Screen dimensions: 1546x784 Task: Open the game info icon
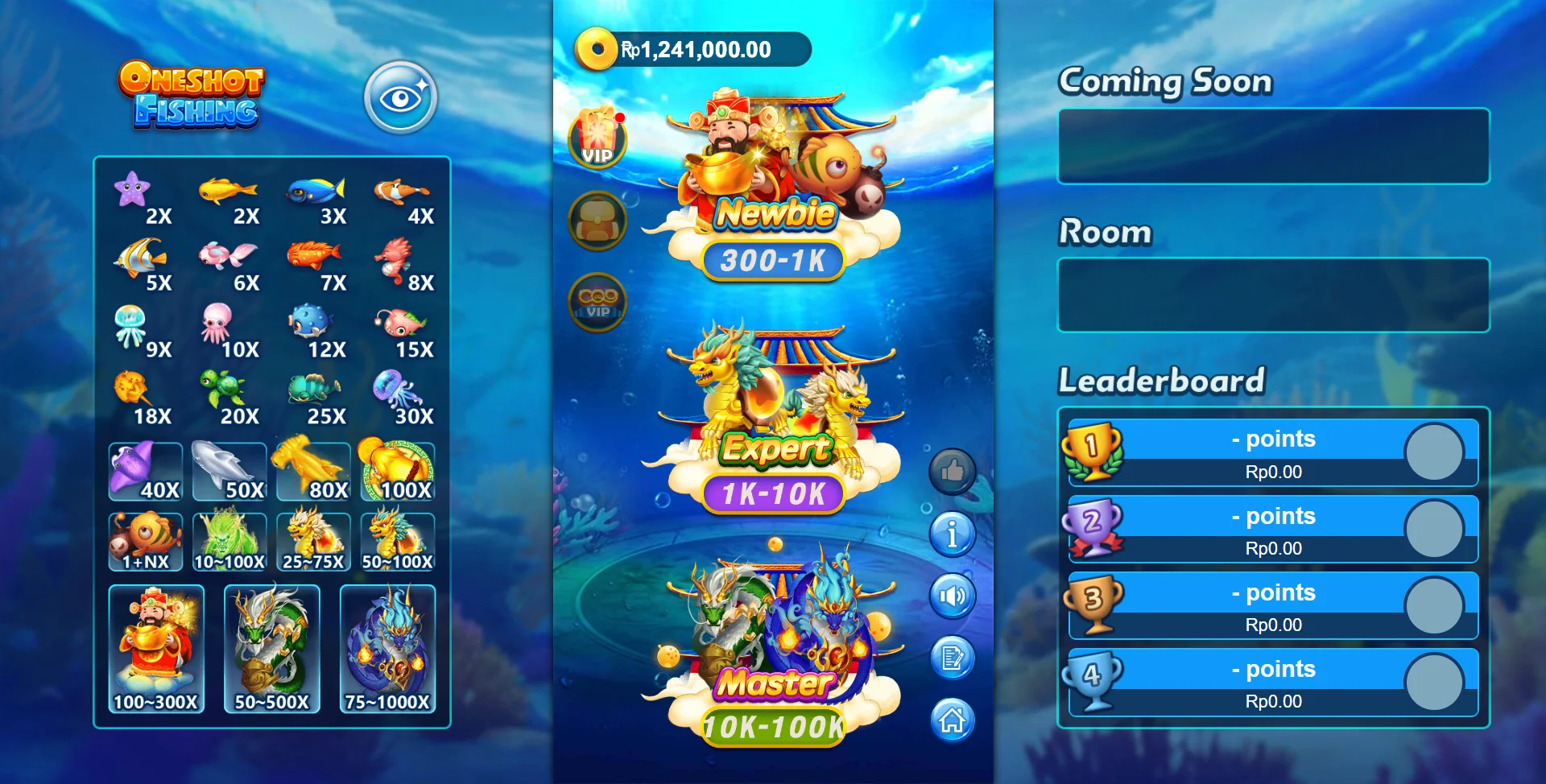pos(952,534)
